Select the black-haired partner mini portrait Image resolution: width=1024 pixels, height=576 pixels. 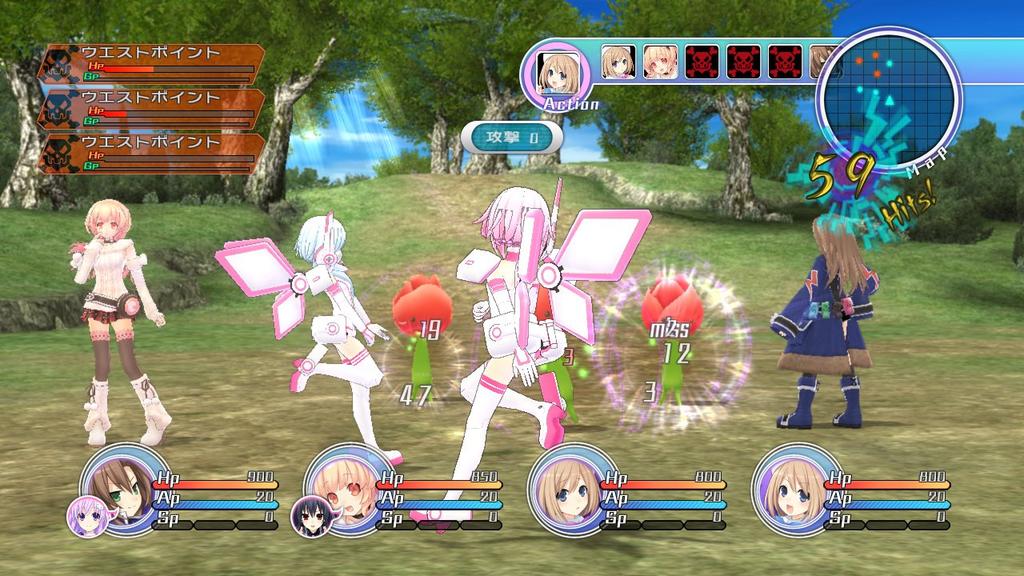(x=310, y=515)
